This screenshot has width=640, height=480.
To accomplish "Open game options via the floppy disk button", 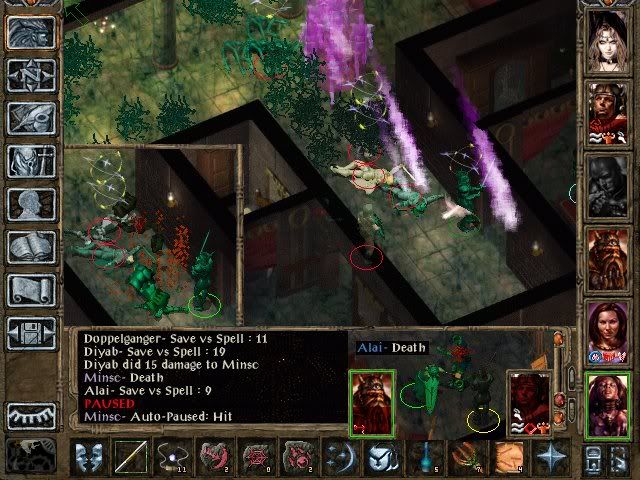I will [x=32, y=332].
